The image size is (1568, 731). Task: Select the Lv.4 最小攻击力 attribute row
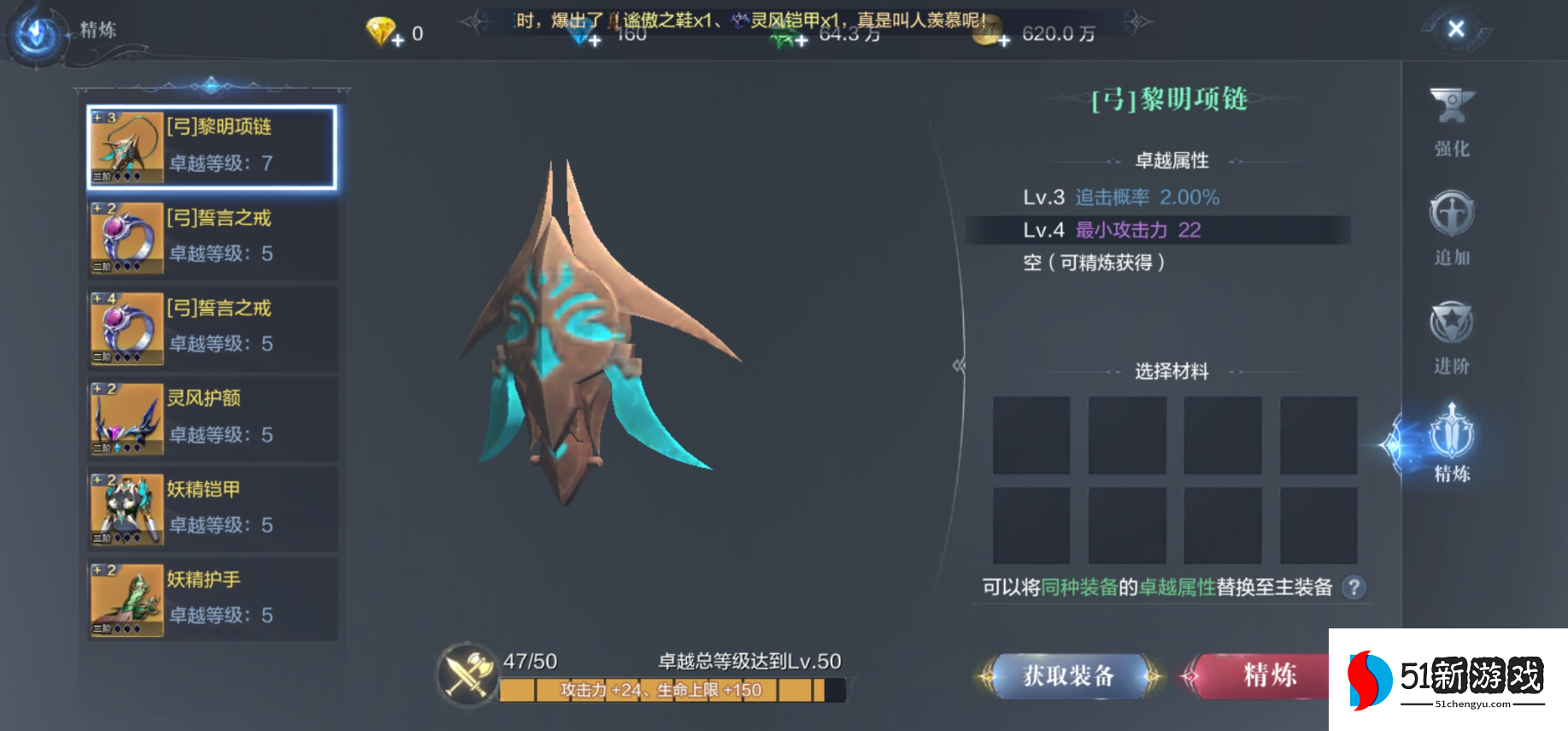(x=1158, y=230)
